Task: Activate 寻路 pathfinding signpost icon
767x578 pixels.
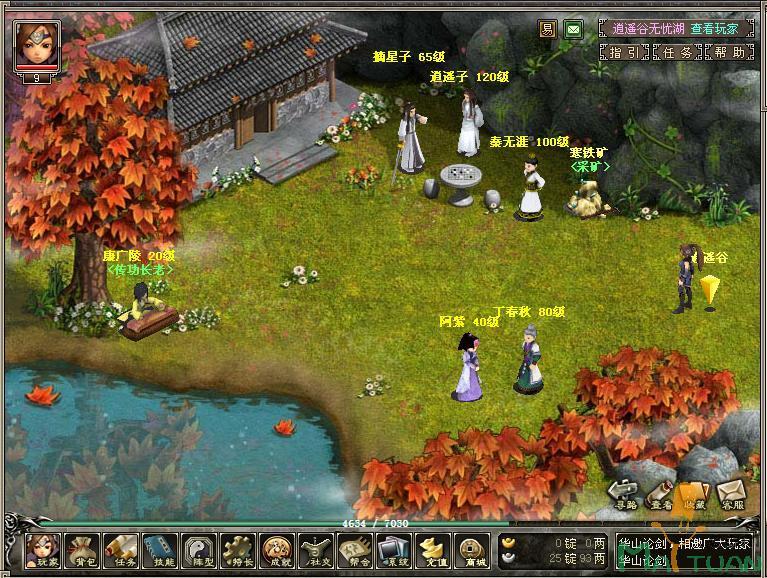Action: (x=624, y=494)
